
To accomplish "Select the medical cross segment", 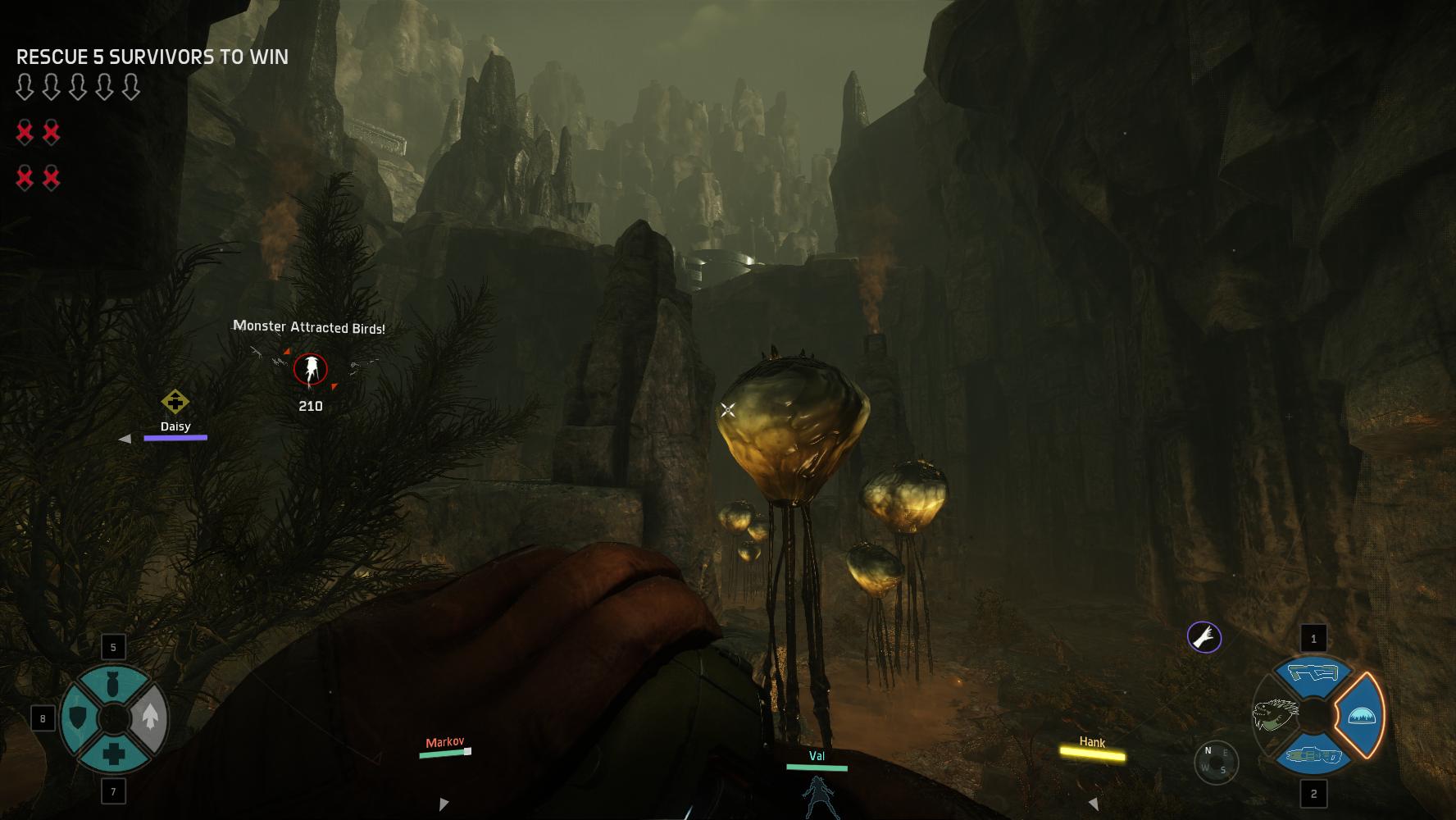I will (113, 754).
